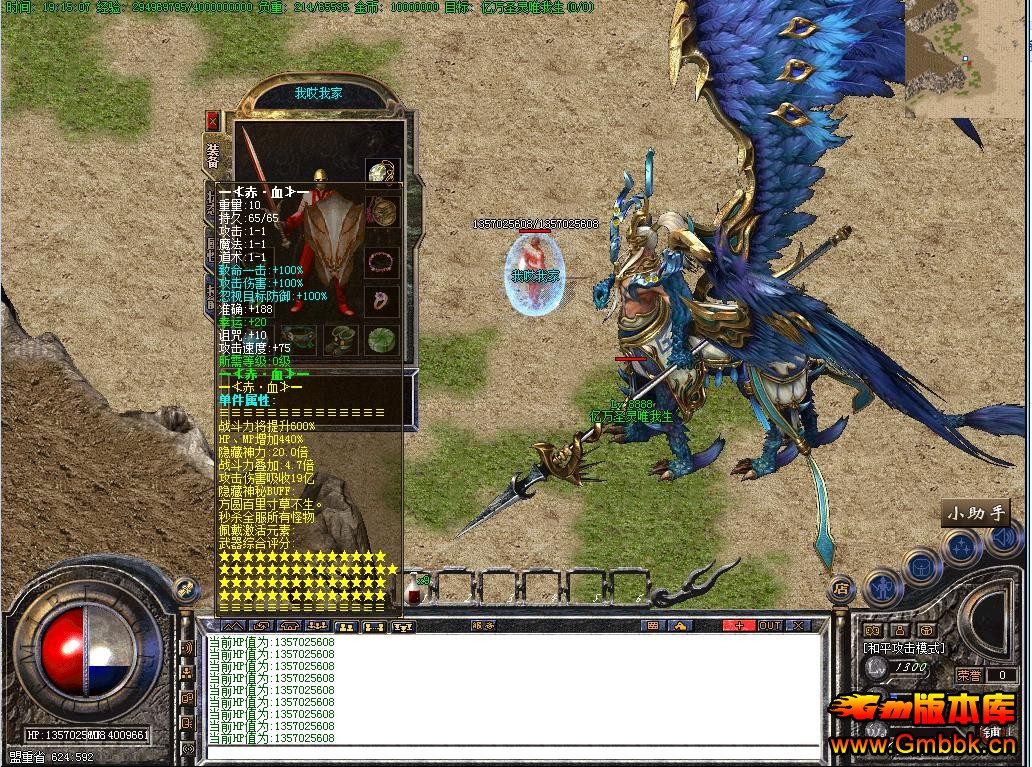The width and height of the screenshot is (1032, 767).
Task: Use the red potion in the hotbar
Action: [x=415, y=588]
